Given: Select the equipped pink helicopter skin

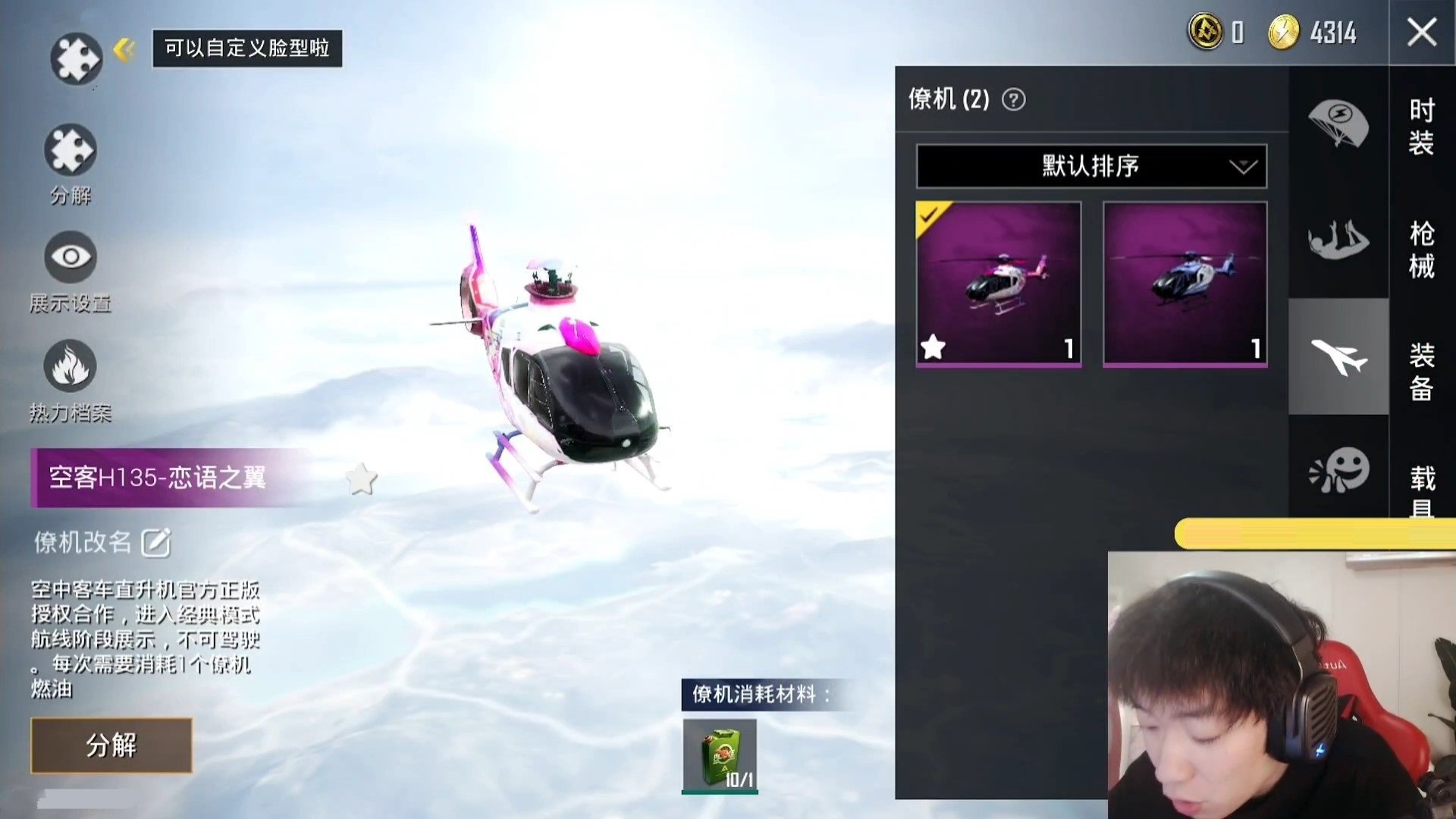Looking at the screenshot, I should [998, 284].
